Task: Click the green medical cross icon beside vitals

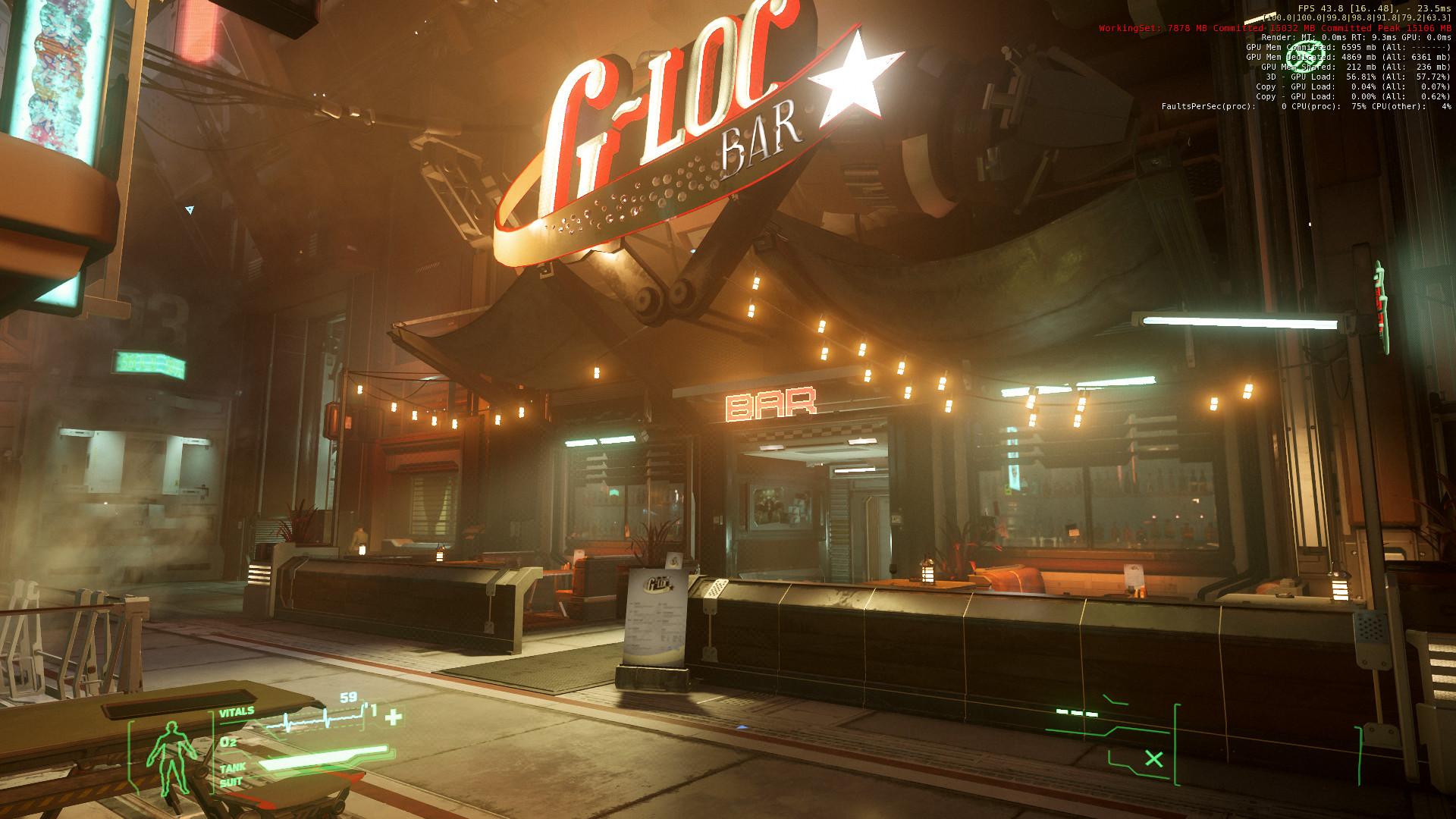Action: click(394, 717)
